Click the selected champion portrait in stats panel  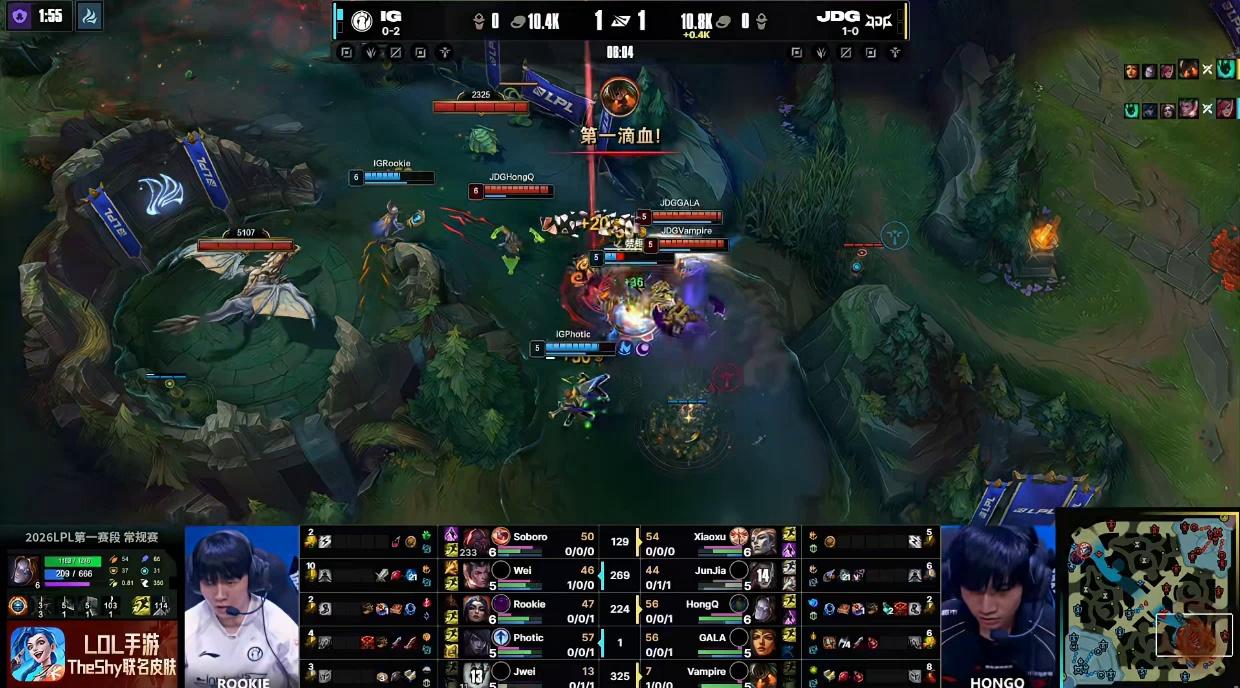coord(24,570)
